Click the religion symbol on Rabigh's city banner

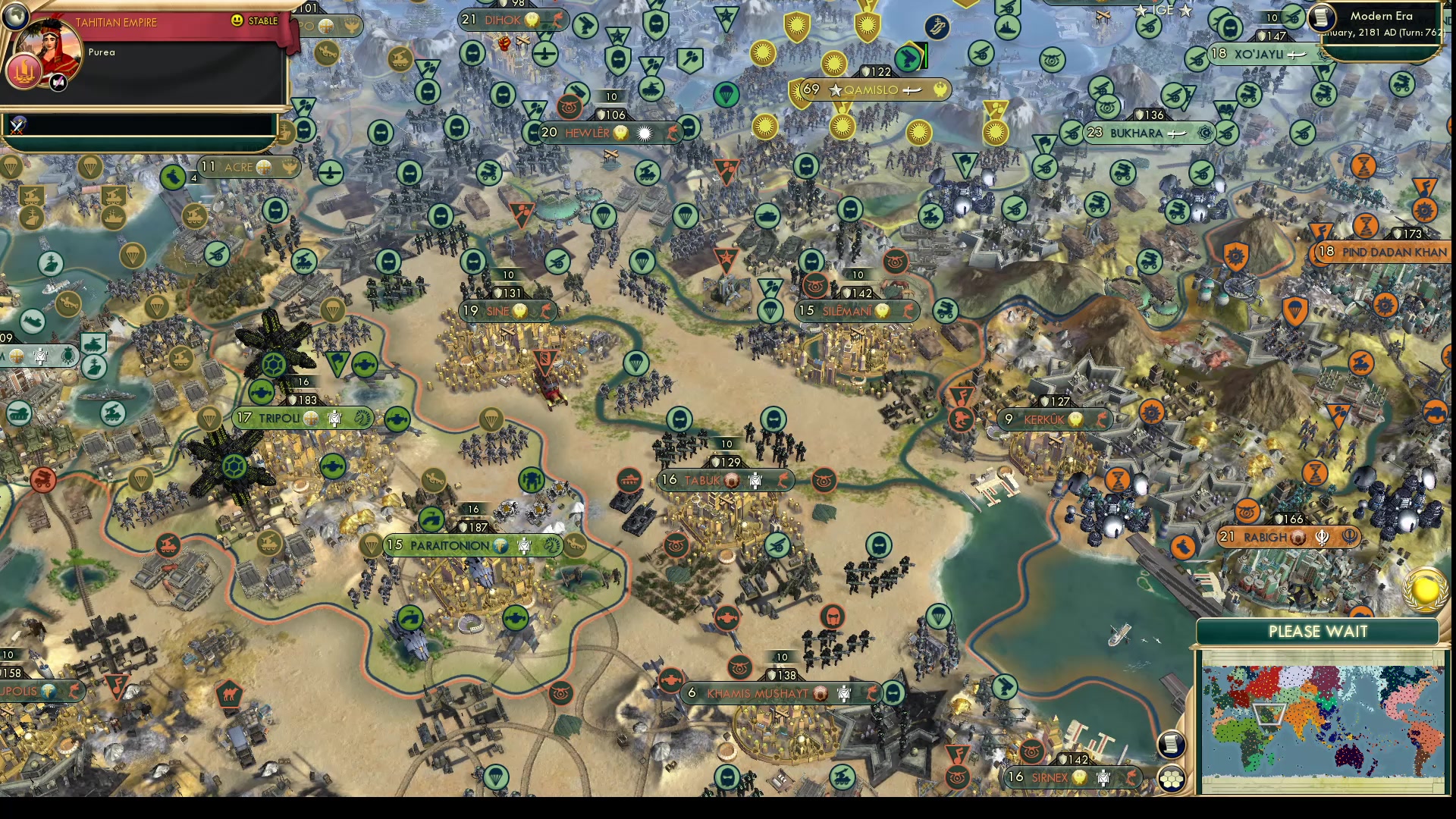coord(1323,536)
